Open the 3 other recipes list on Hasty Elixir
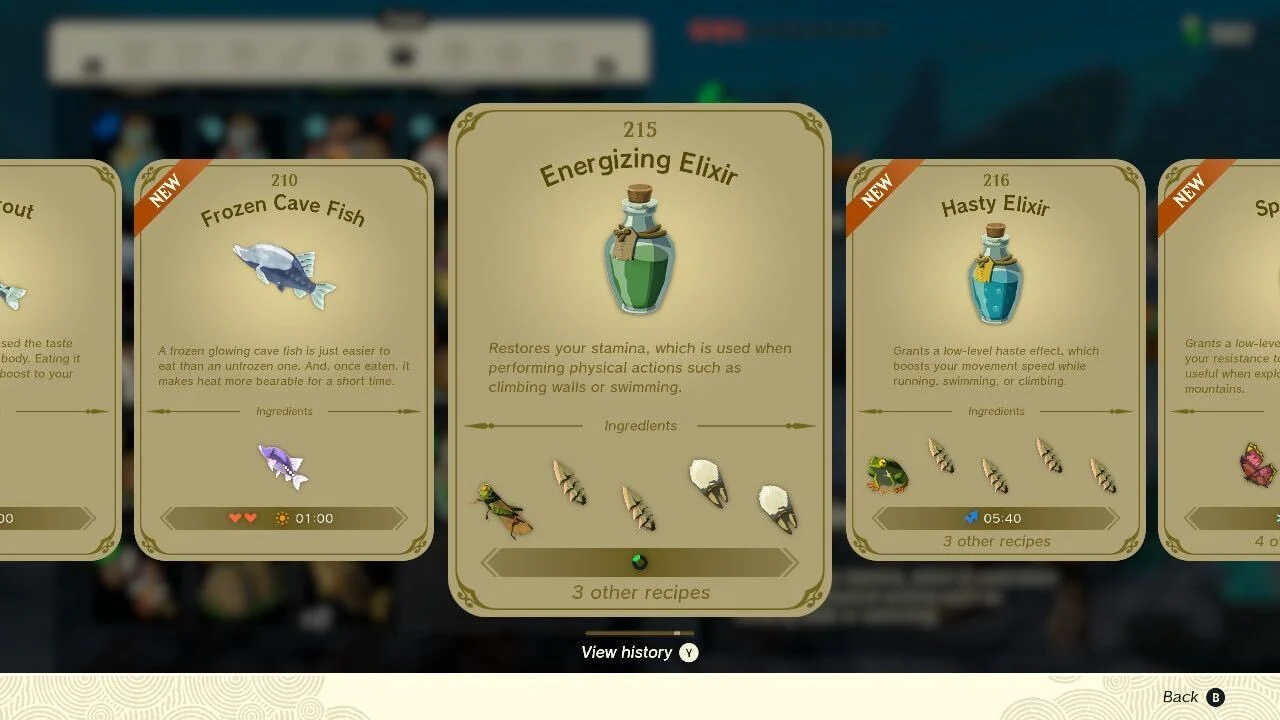The image size is (1280, 720). coord(996,541)
